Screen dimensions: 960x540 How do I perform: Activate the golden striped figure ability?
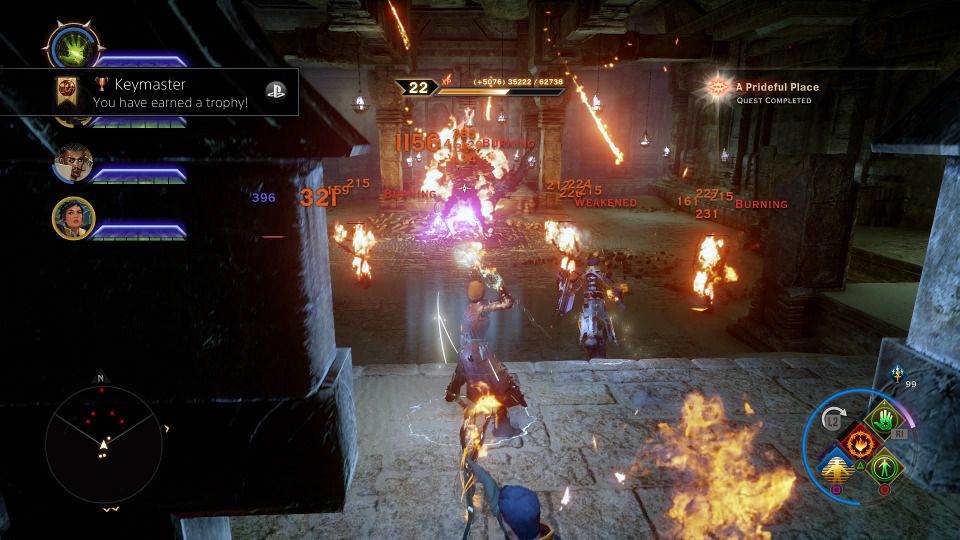point(836,466)
